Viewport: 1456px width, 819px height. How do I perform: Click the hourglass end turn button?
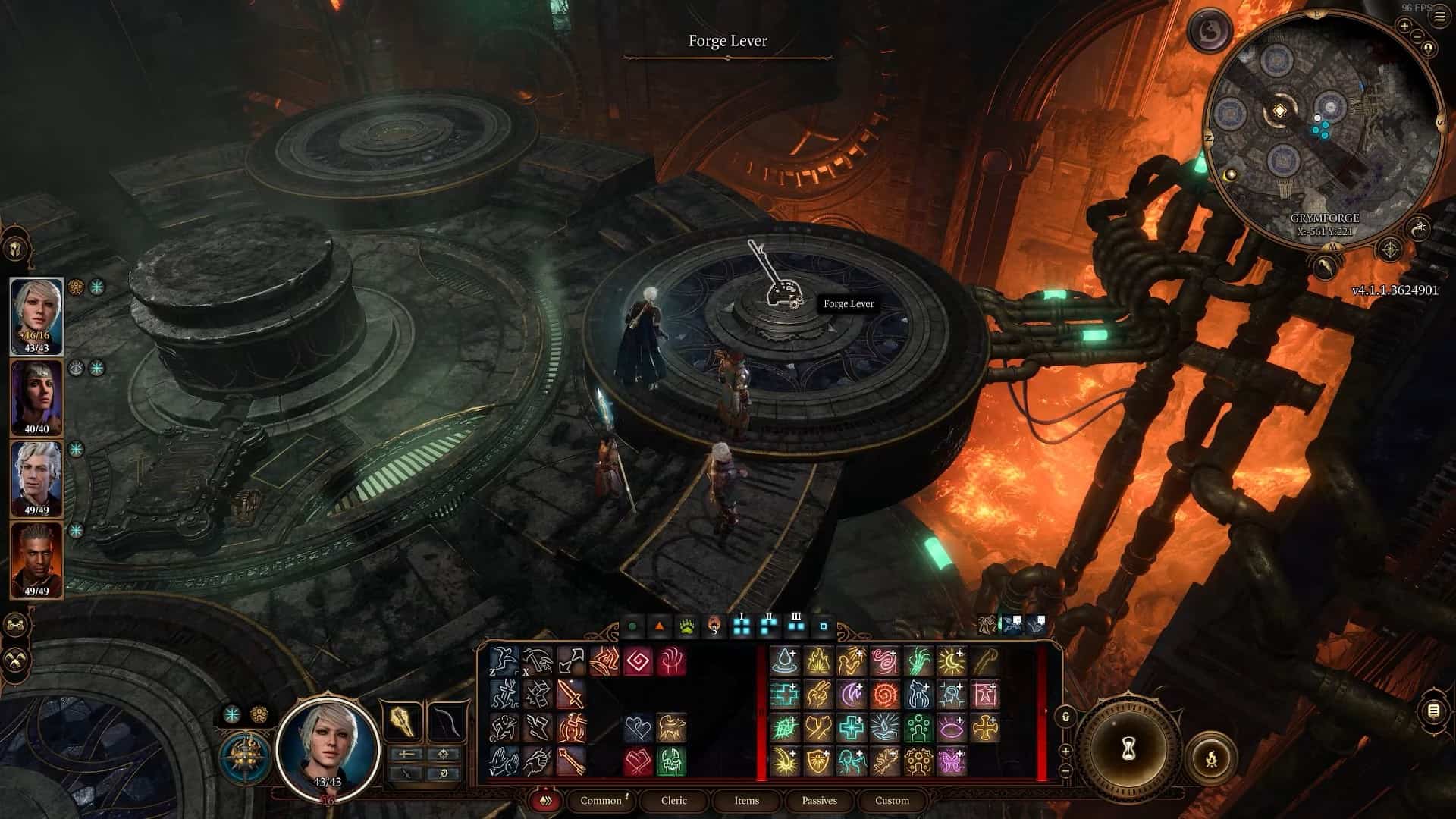(x=1129, y=750)
